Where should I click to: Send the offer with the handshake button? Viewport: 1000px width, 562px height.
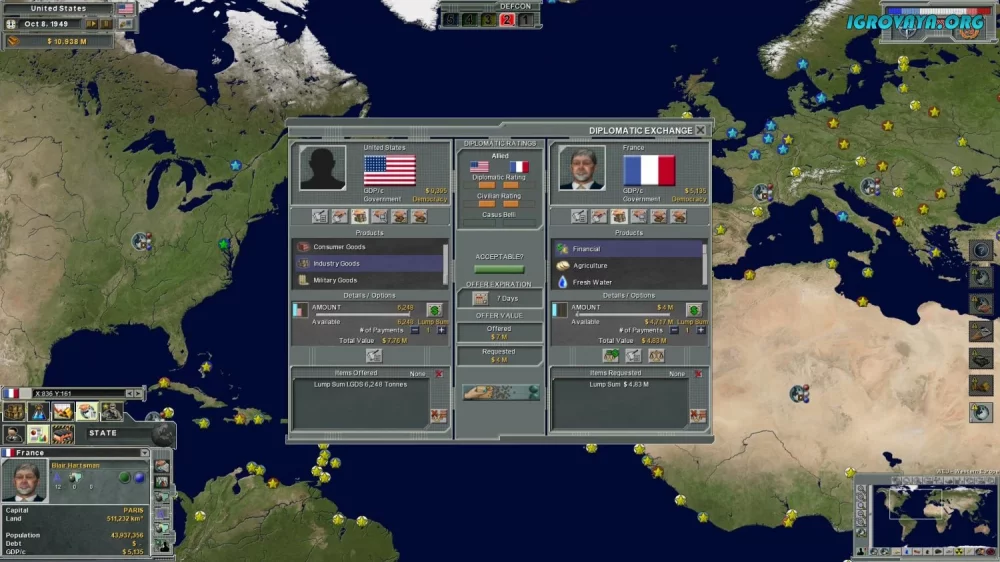pos(500,393)
